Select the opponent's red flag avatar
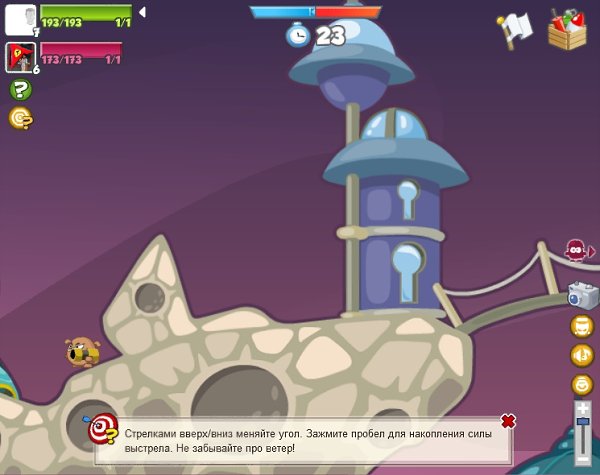This screenshot has height=475, width=600. (20, 58)
